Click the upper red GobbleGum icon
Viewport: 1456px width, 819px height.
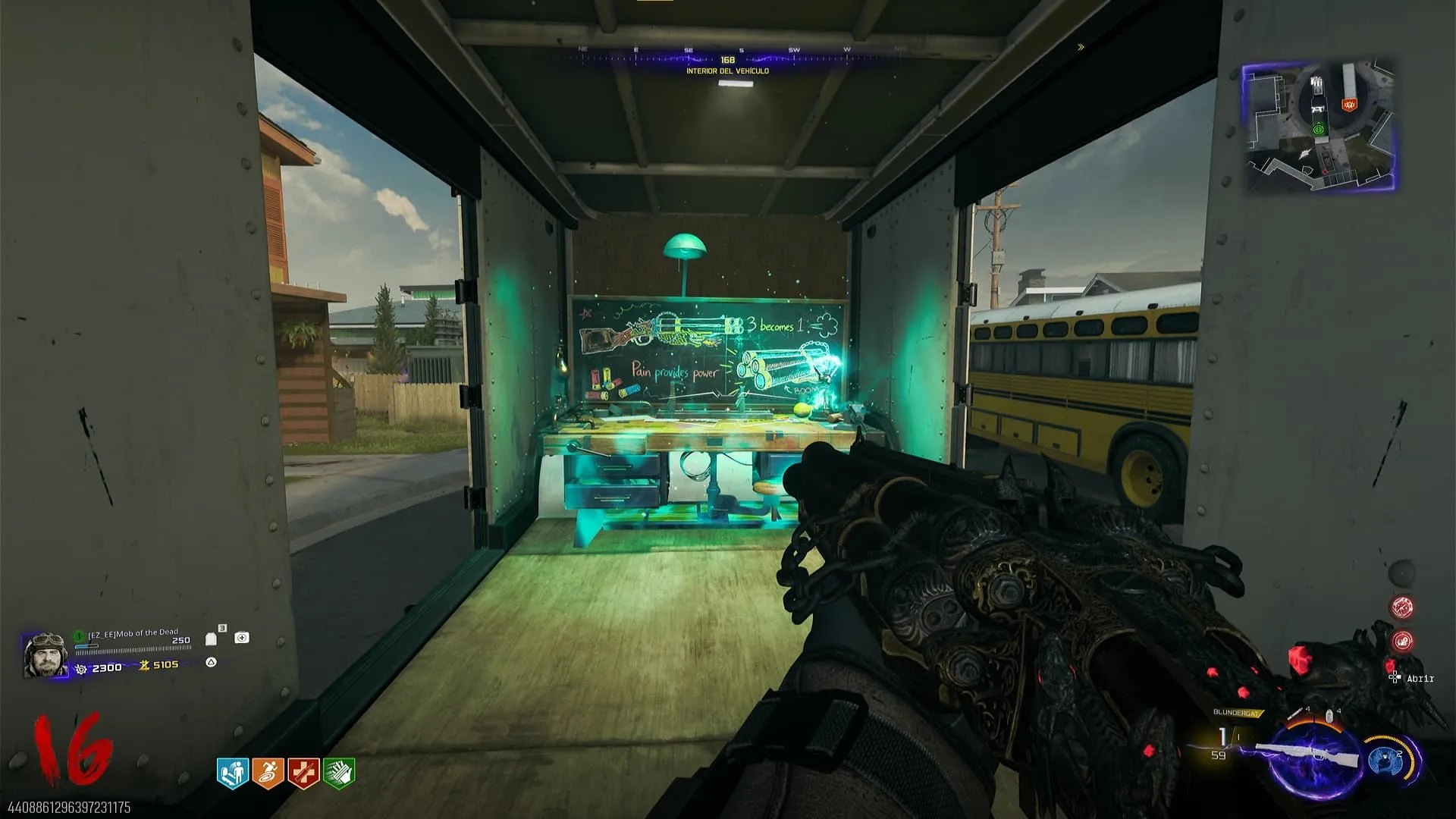(x=1401, y=607)
